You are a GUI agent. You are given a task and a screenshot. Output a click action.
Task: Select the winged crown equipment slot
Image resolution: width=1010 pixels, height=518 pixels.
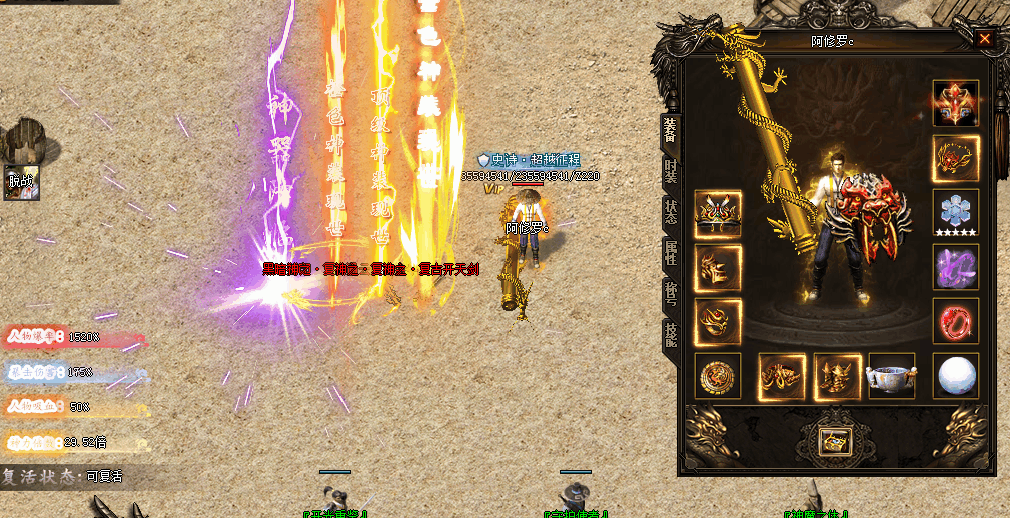click(718, 214)
